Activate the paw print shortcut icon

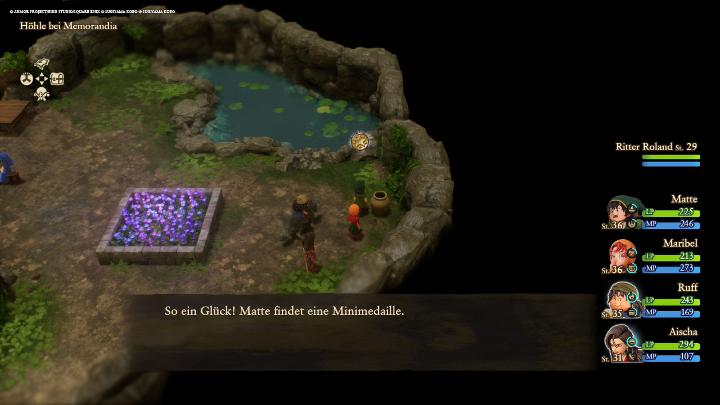click(x=27, y=78)
